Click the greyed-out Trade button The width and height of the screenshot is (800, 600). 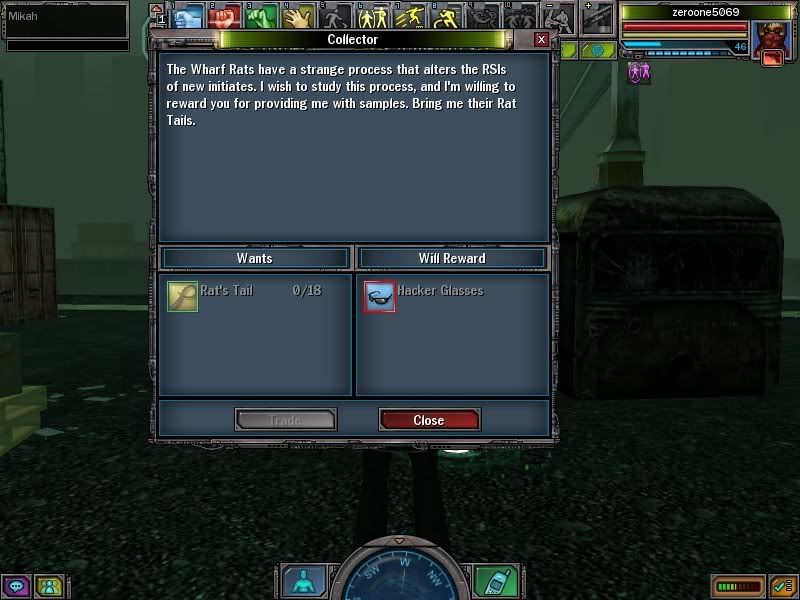tap(285, 420)
